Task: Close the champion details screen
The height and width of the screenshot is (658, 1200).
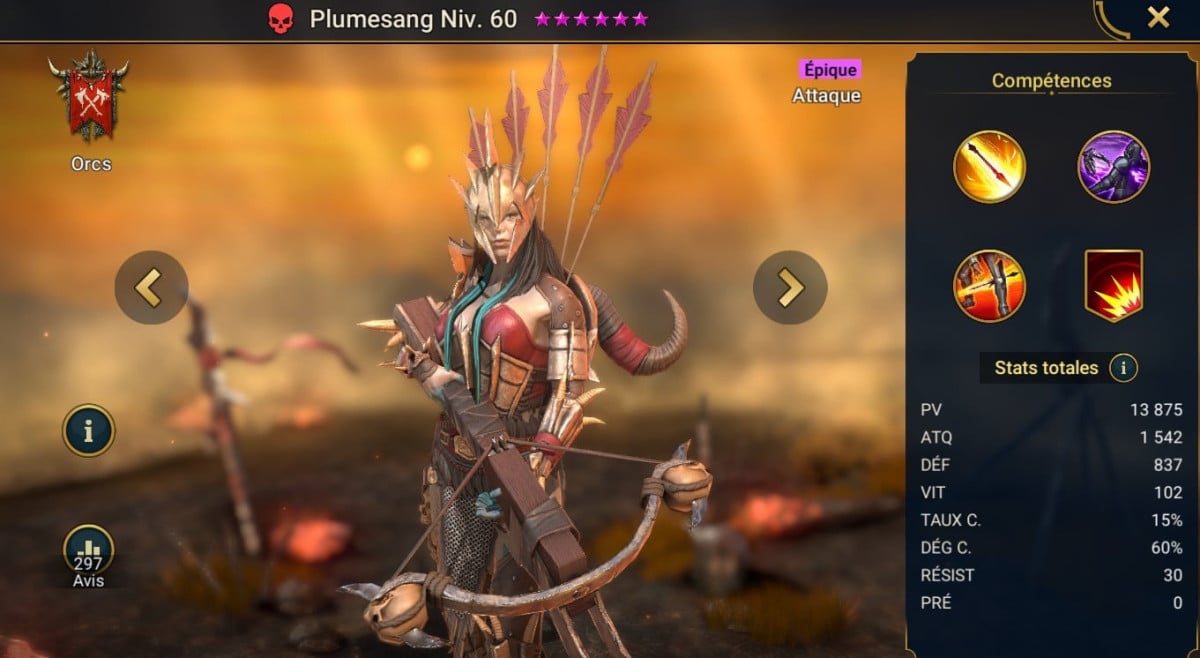Action: pos(1158,17)
